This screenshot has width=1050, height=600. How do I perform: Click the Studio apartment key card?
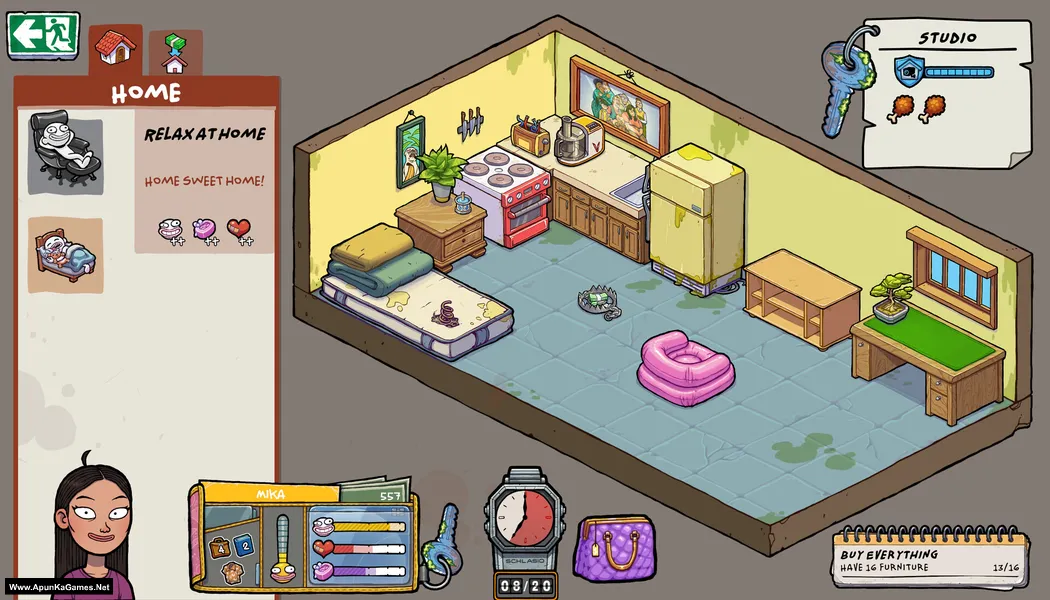[945, 92]
